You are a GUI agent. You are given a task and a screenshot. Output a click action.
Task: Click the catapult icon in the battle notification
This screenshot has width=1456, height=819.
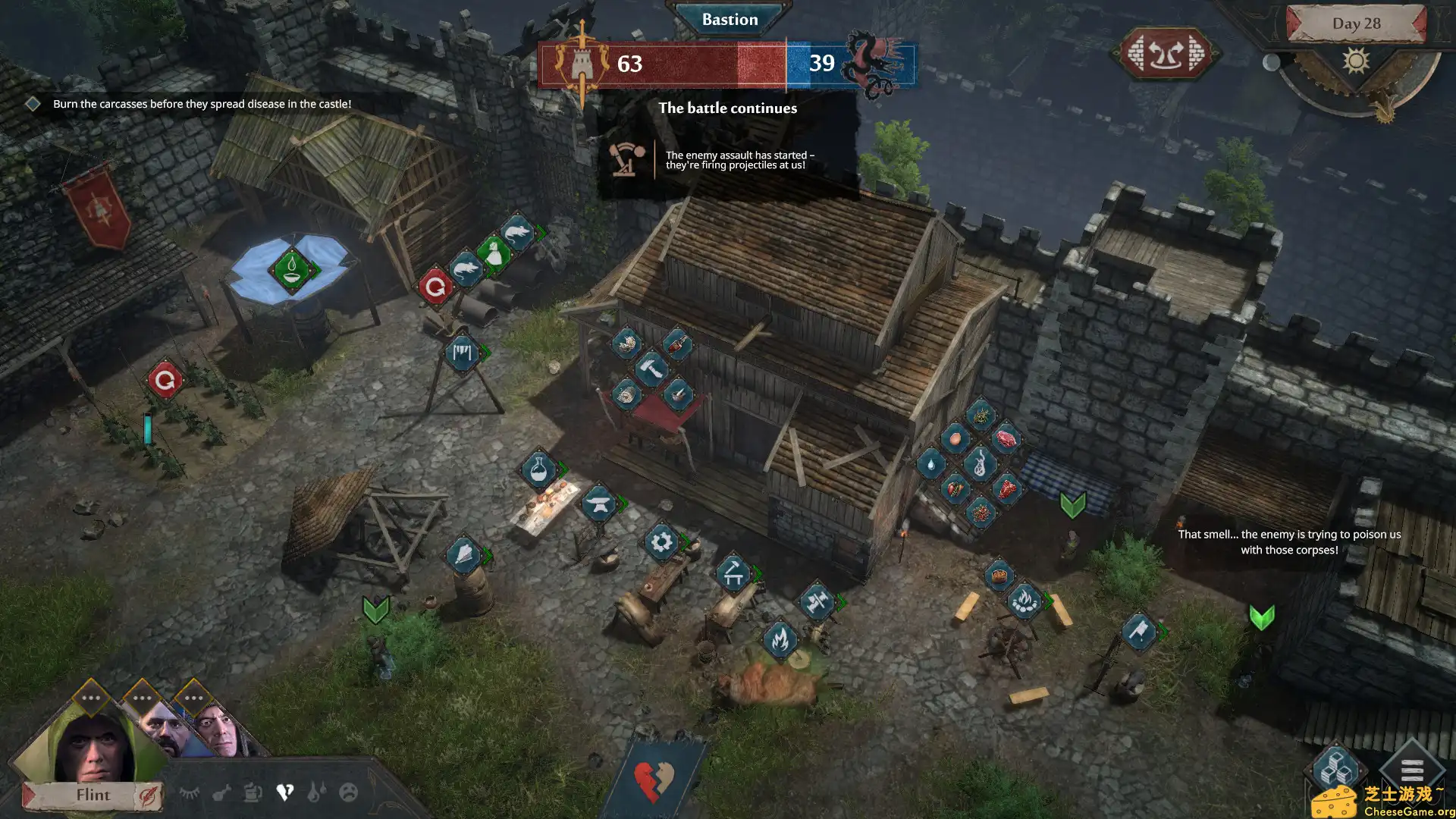click(x=624, y=160)
